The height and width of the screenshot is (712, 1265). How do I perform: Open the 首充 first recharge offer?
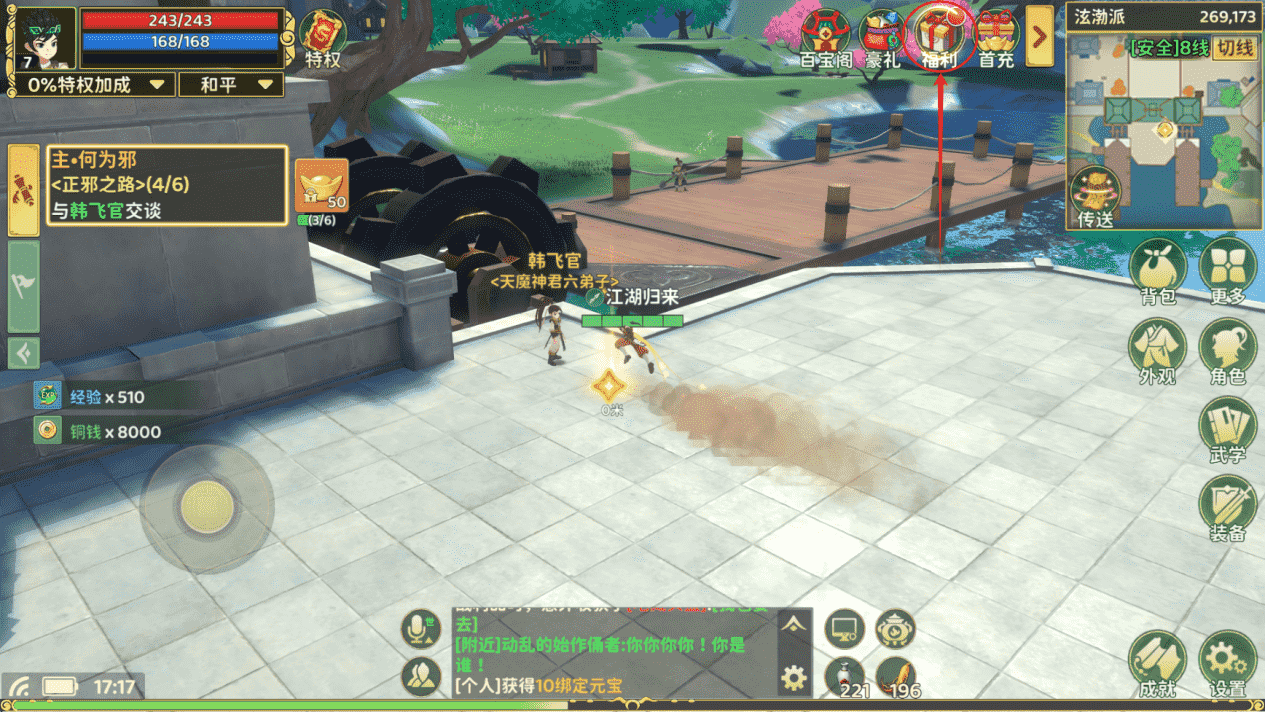coord(996,38)
